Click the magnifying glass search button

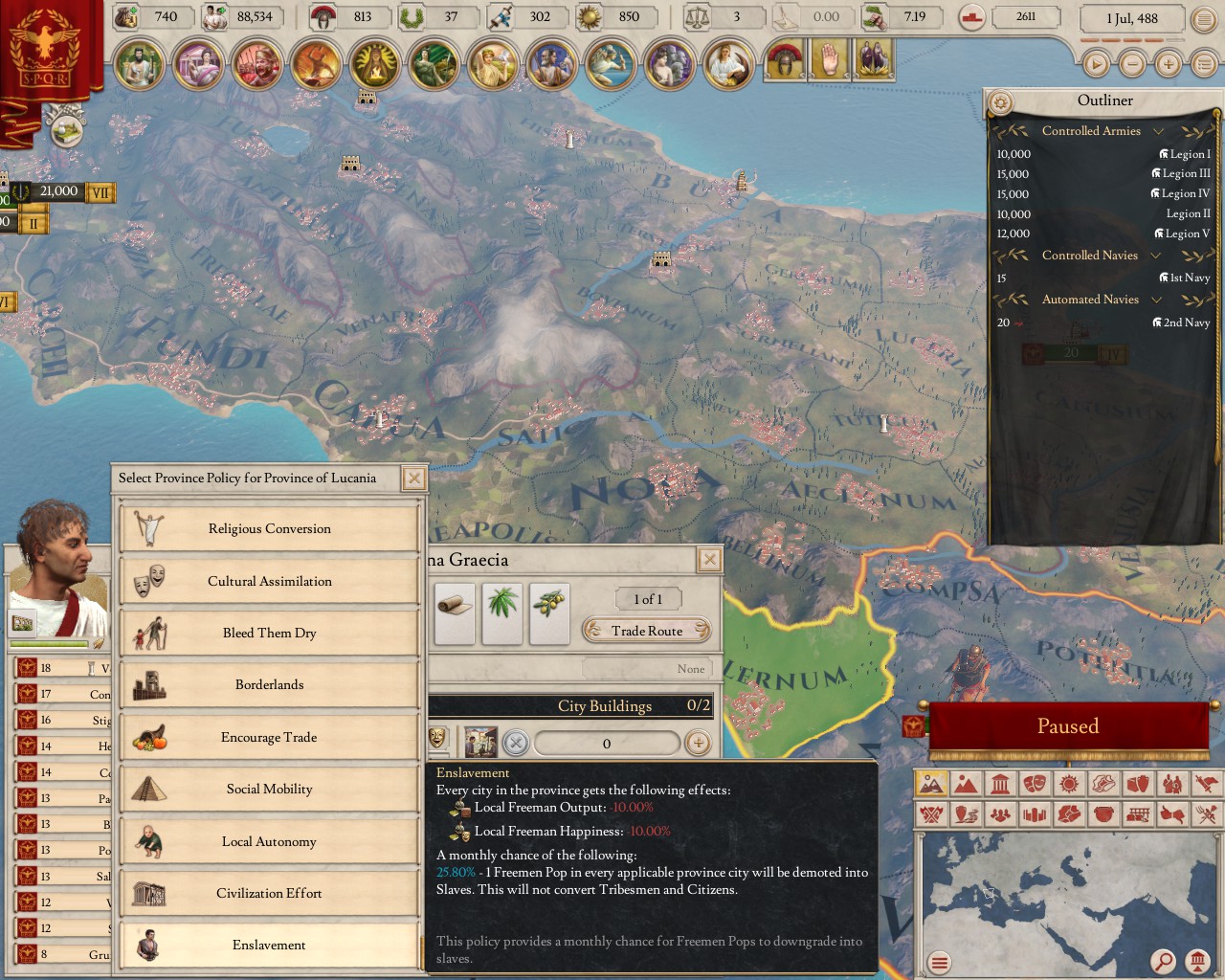tap(1163, 961)
